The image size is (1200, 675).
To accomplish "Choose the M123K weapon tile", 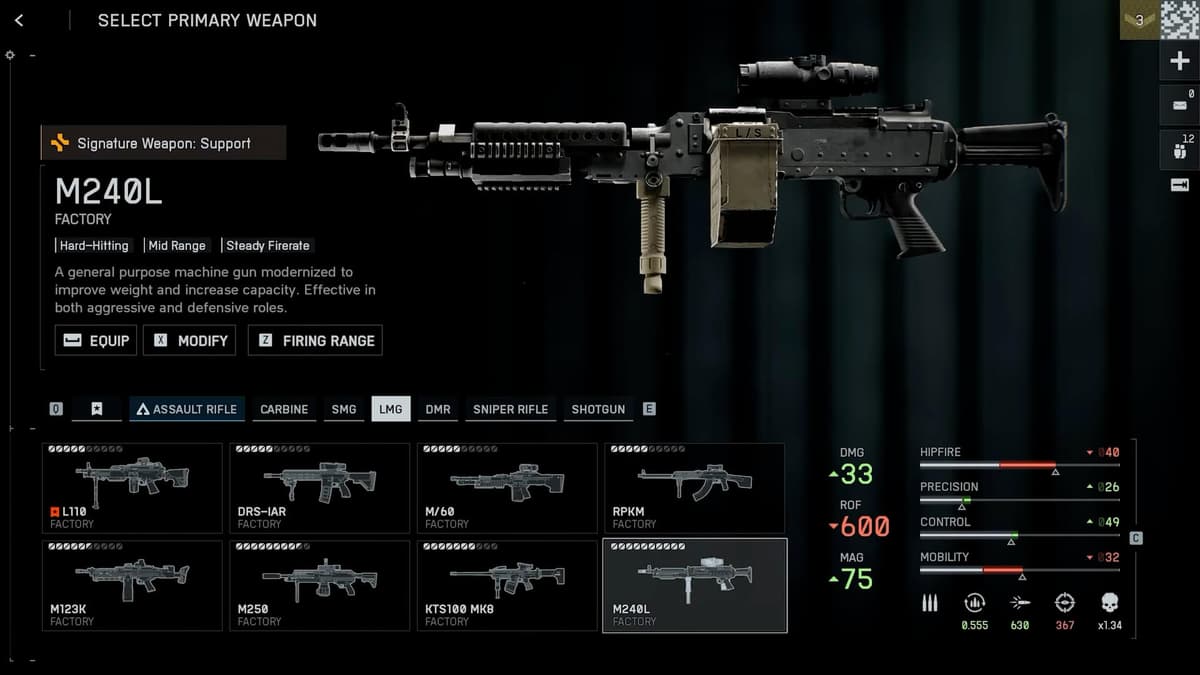I will 132,585.
